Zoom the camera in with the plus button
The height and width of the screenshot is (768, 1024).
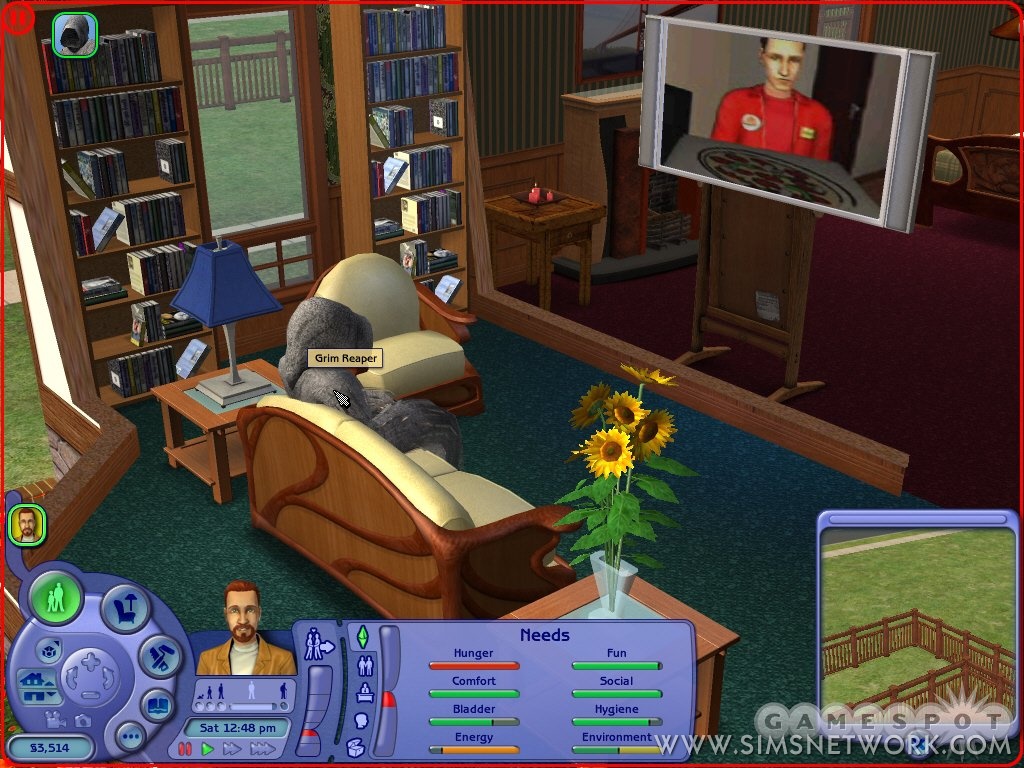90,660
